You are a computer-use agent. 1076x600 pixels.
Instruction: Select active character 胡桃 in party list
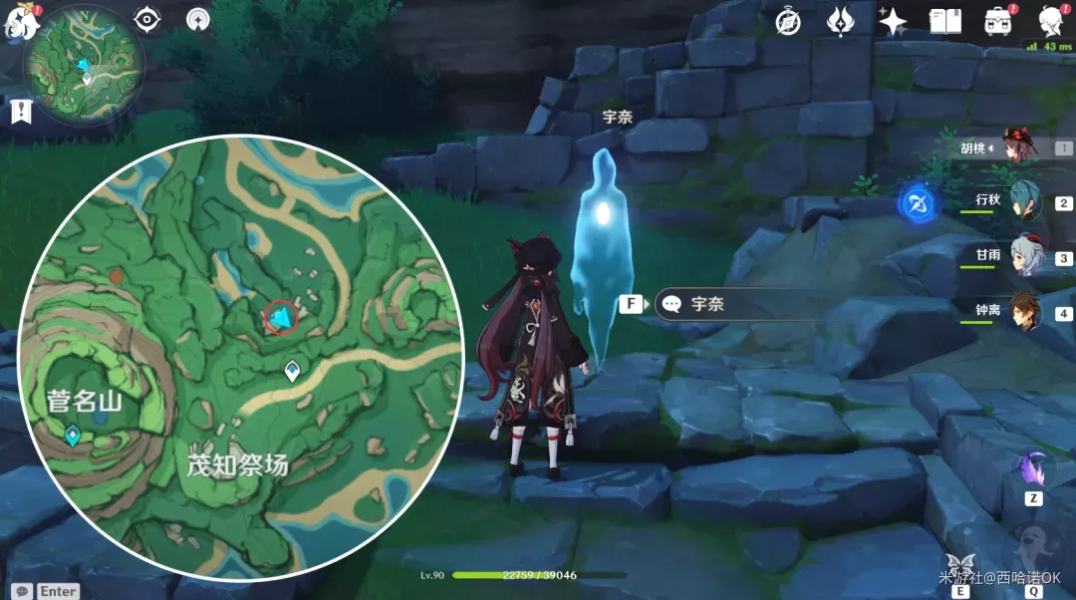1021,146
